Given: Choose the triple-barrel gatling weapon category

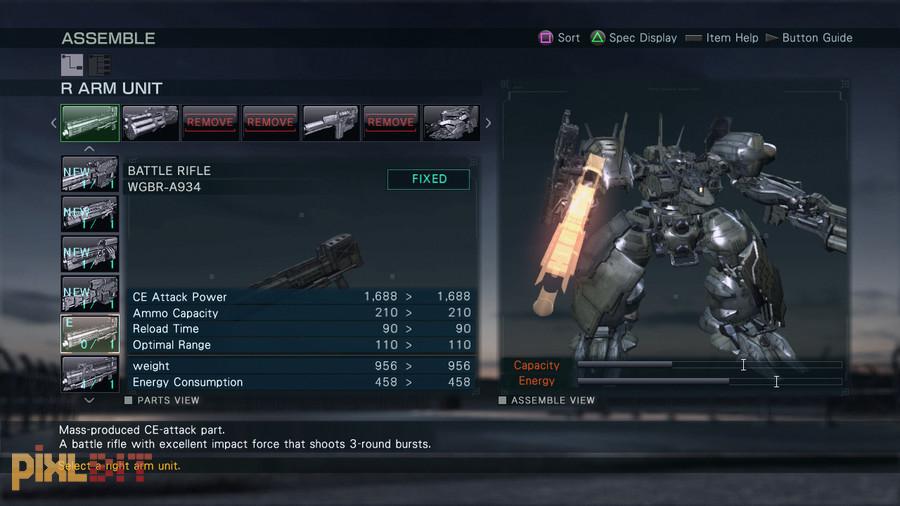Looking at the screenshot, I should coord(150,123).
